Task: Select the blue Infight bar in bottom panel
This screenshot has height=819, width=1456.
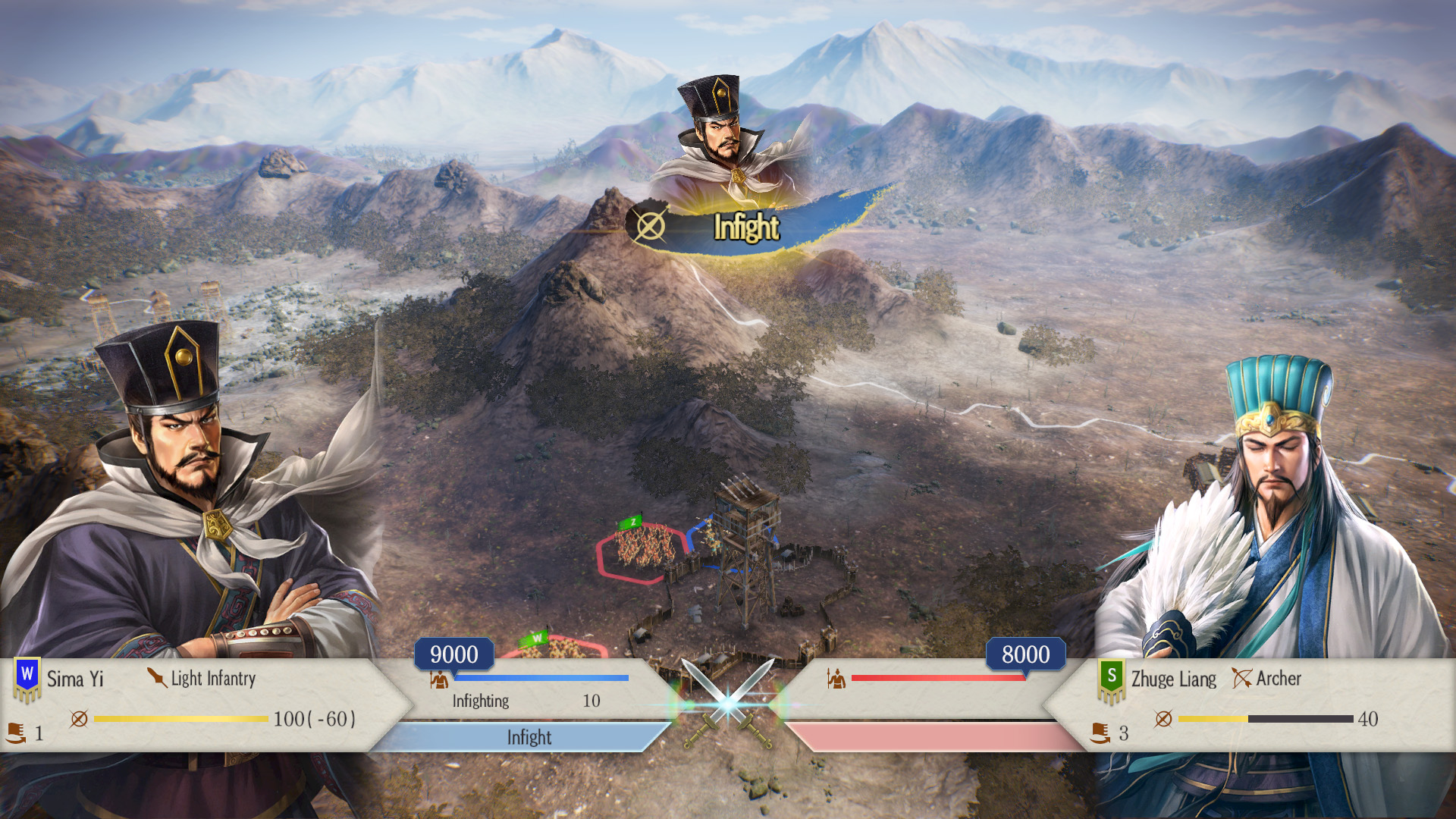Action: pos(529,737)
